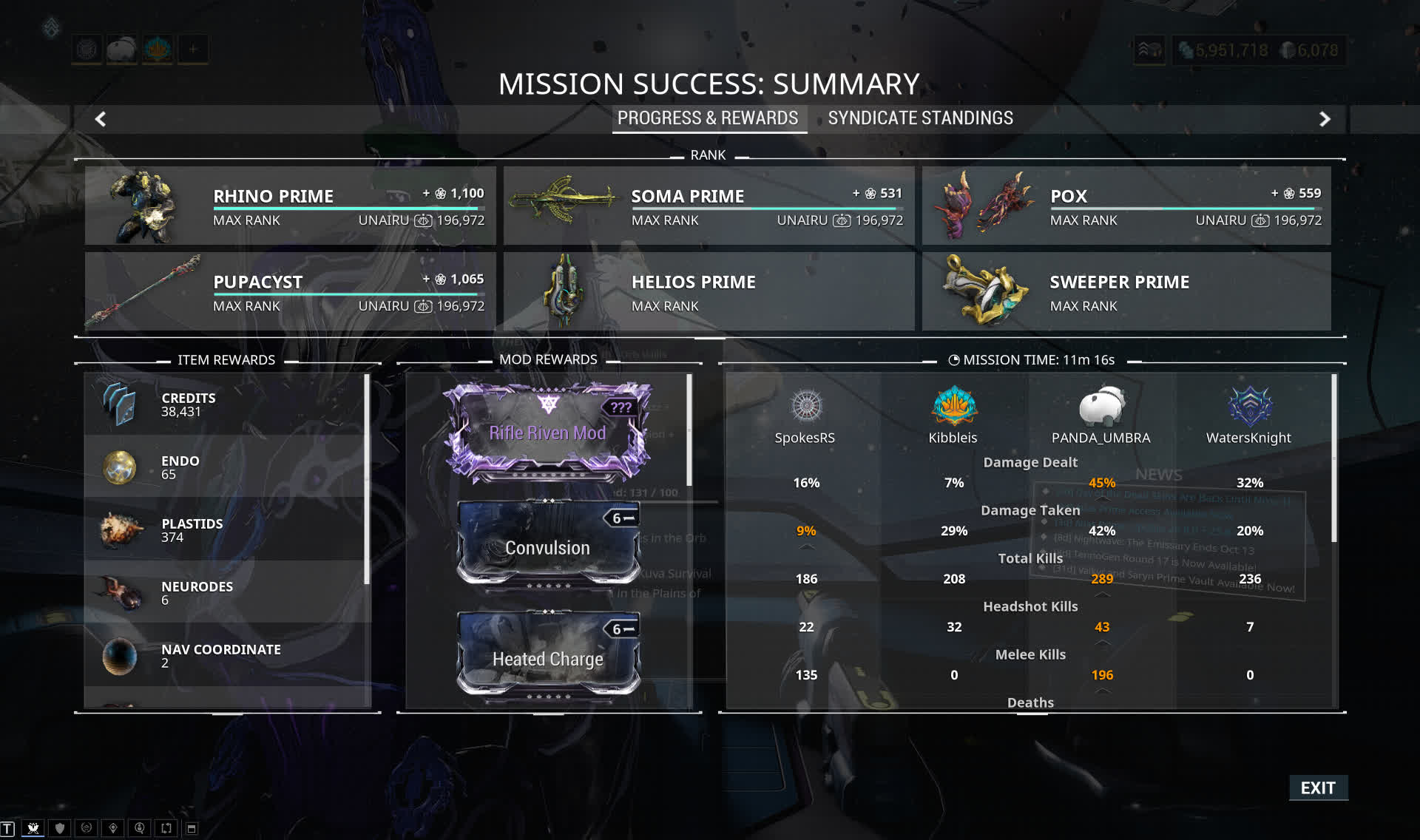
Task: Select the Pupacyst rank entry
Action: point(289,291)
